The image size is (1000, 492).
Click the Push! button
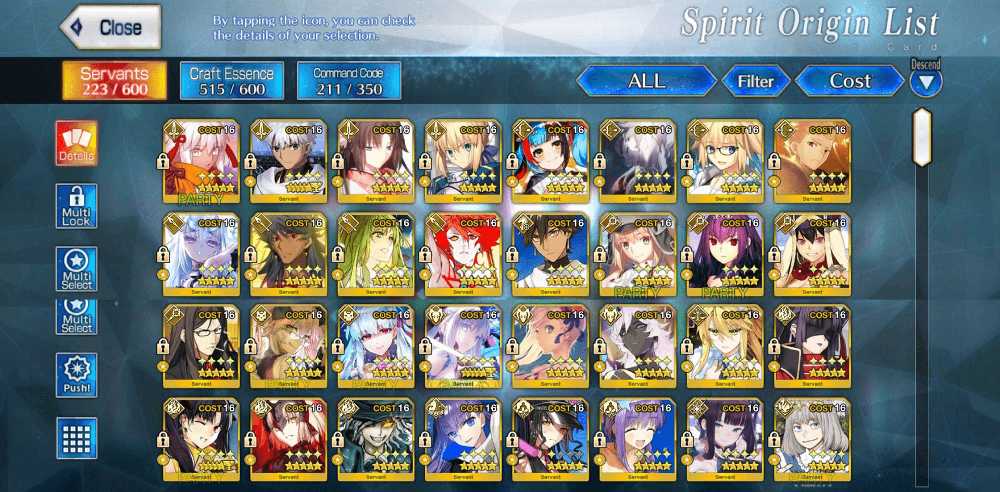(x=77, y=375)
